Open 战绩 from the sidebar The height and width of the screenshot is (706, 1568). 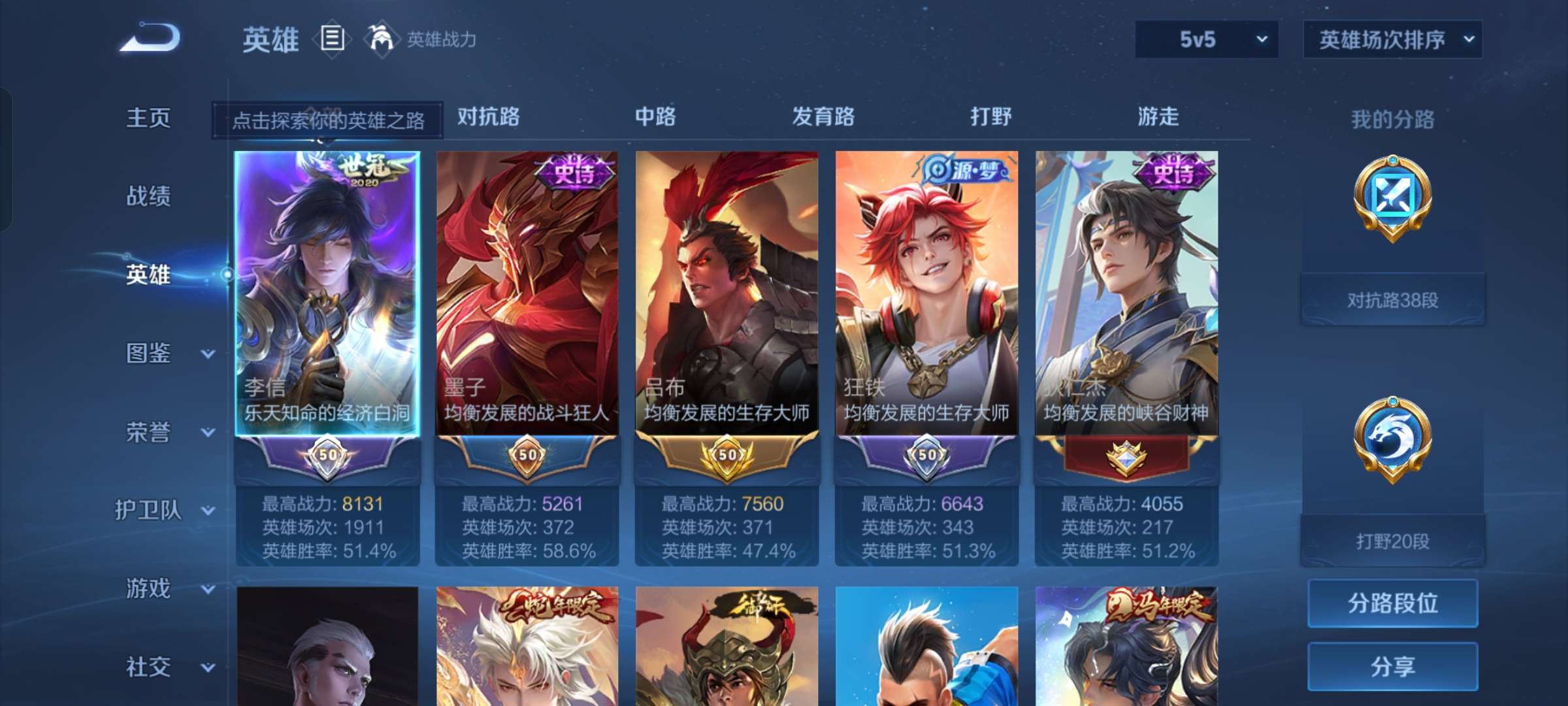click(148, 196)
